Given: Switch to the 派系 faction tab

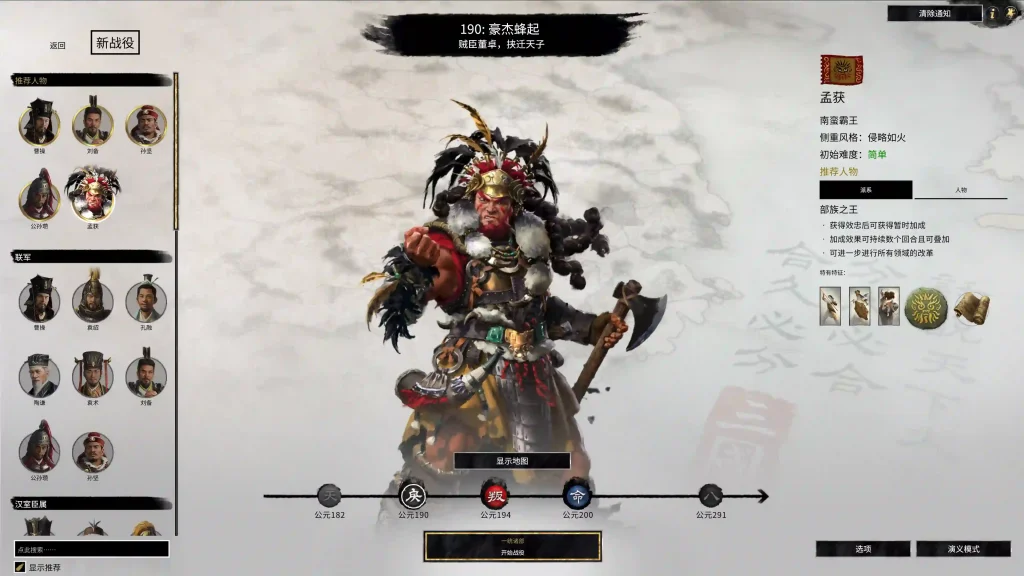Looking at the screenshot, I should pyautogui.click(x=865, y=190).
